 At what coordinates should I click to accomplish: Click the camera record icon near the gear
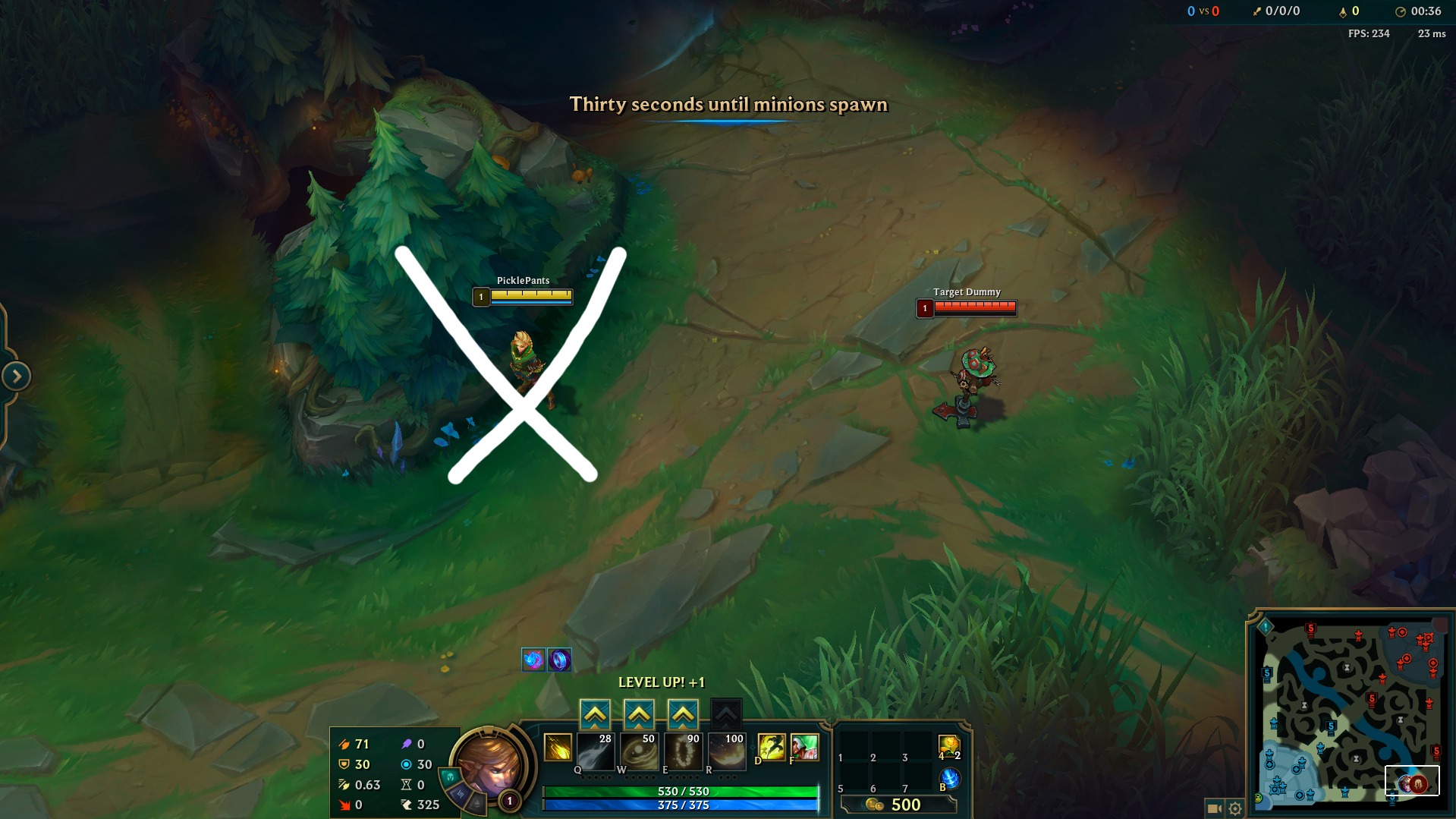[1214, 809]
